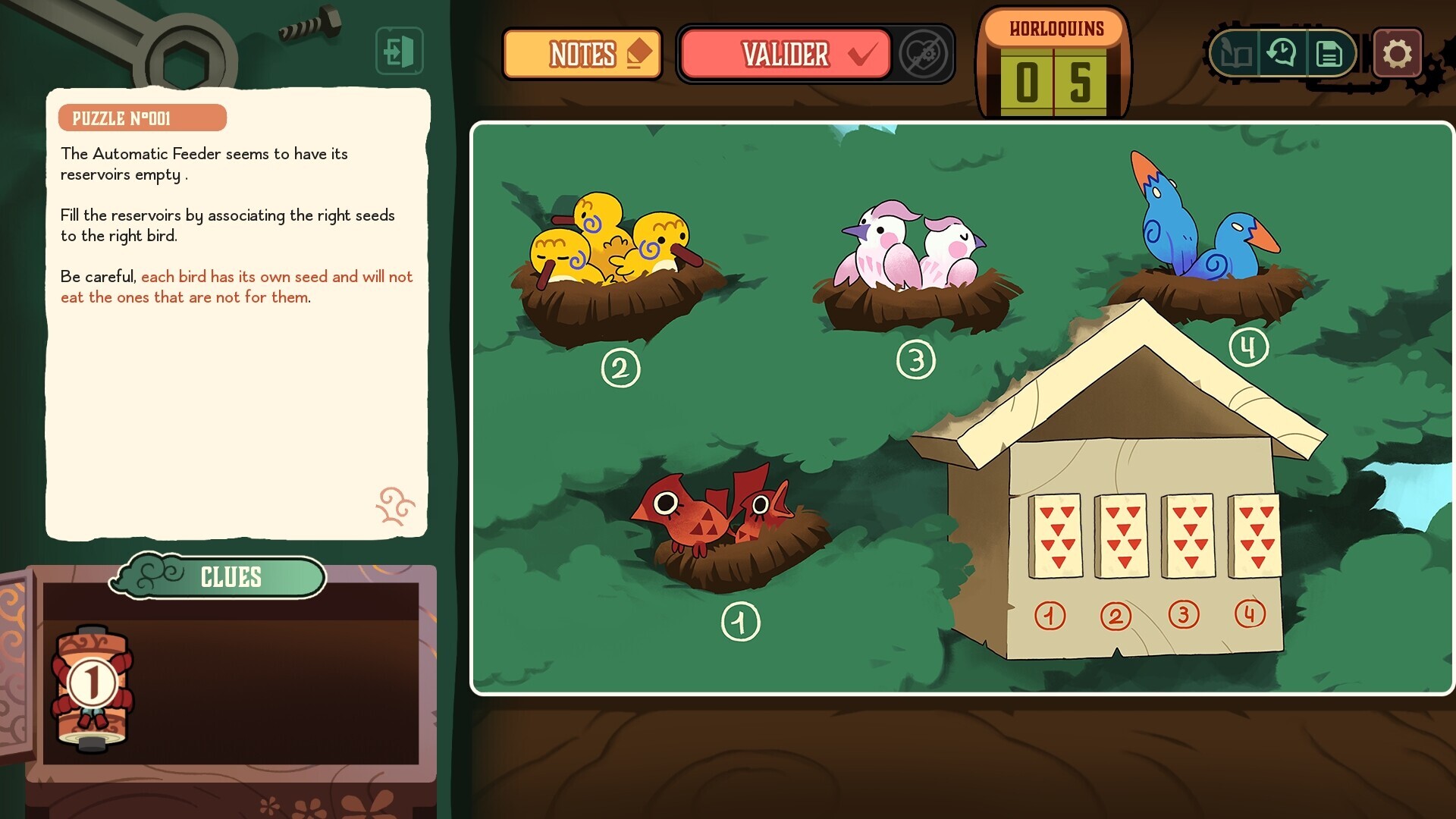Screen dimensions: 1456x819
Task: Select the PUZZLE N°001 title tag
Action: (x=143, y=118)
